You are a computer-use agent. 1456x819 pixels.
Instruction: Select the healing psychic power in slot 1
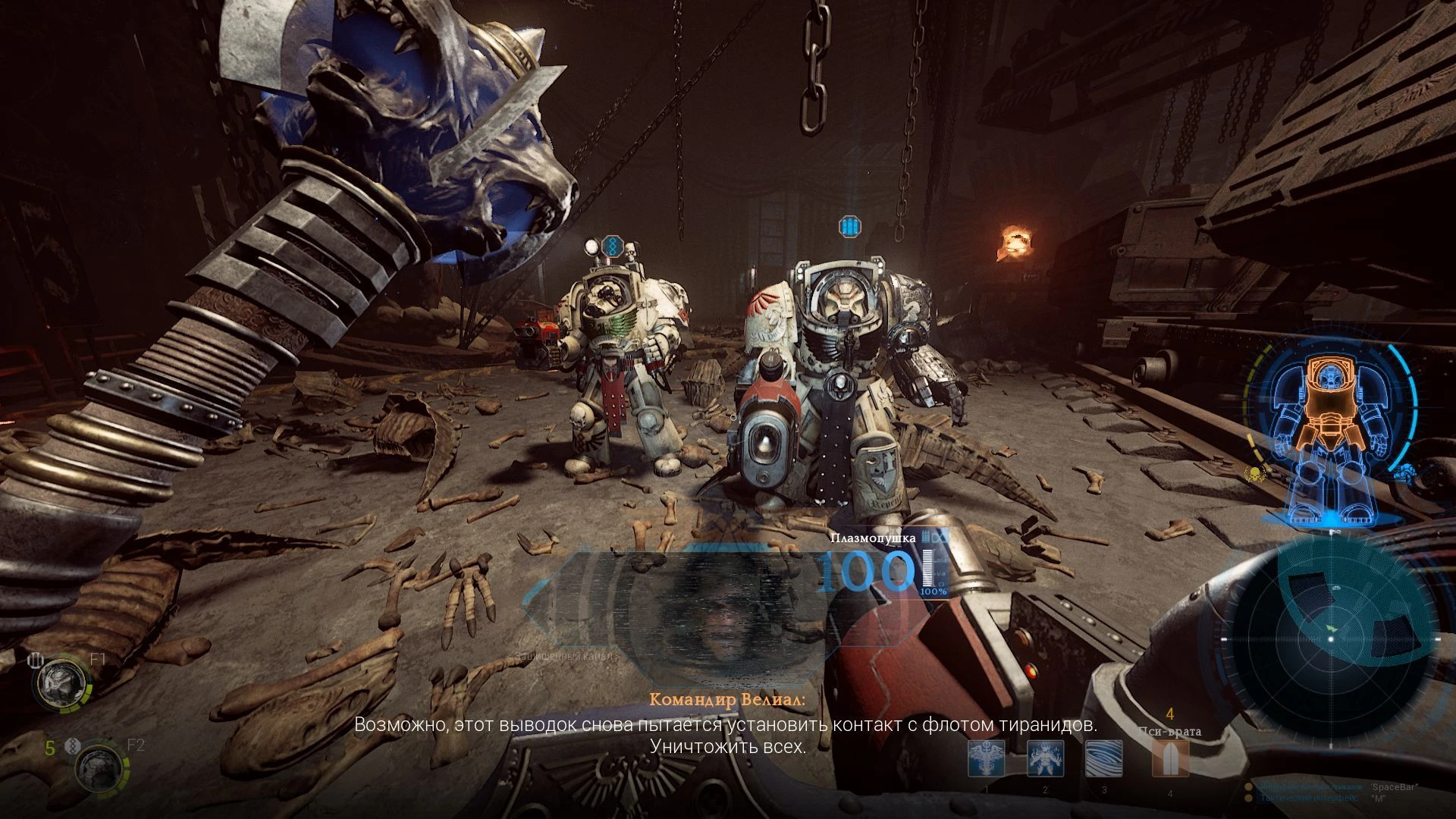pyautogui.click(x=987, y=758)
